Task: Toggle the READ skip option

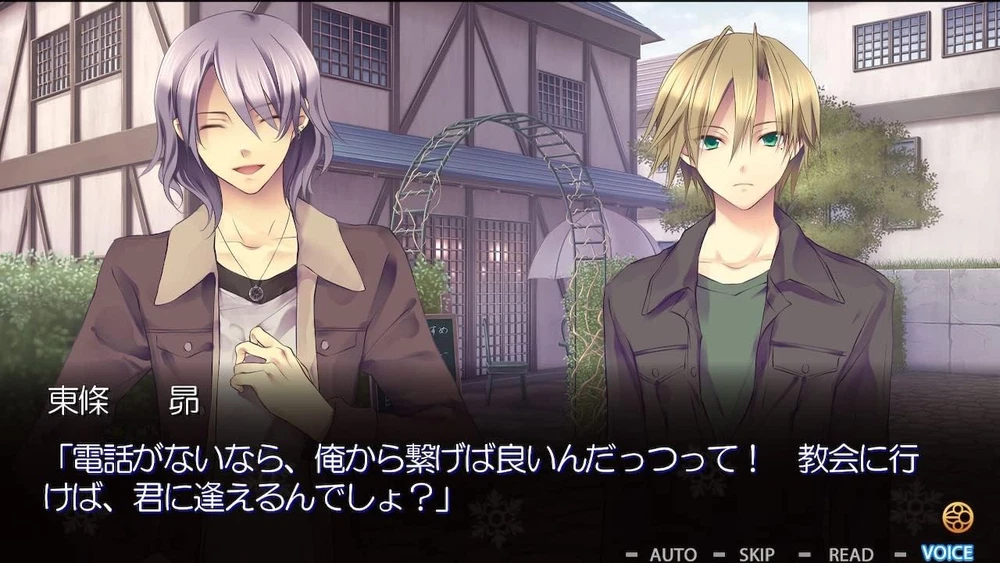Action: click(850, 553)
